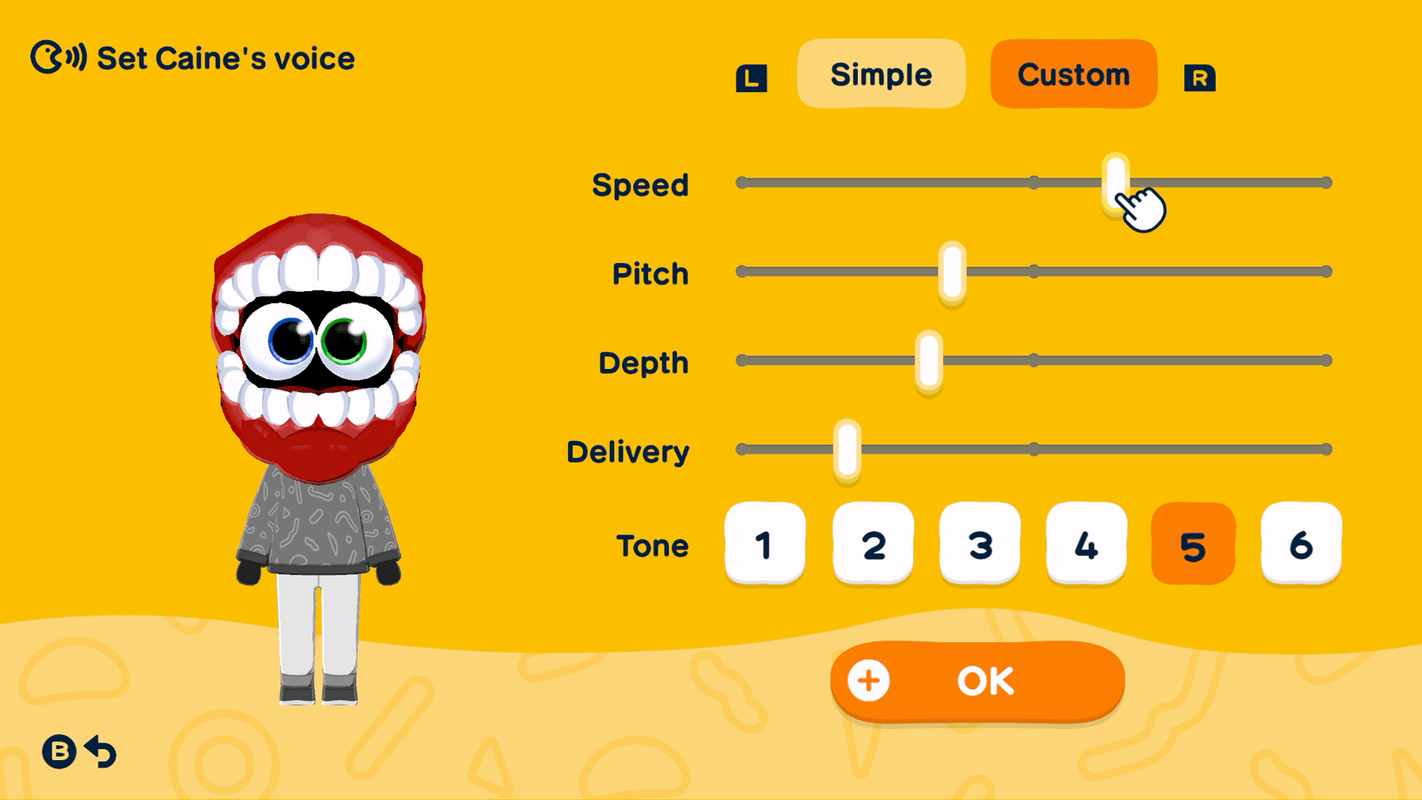Click the plus icon inside the OK button
Viewport: 1422px width, 800px height.
pos(869,680)
